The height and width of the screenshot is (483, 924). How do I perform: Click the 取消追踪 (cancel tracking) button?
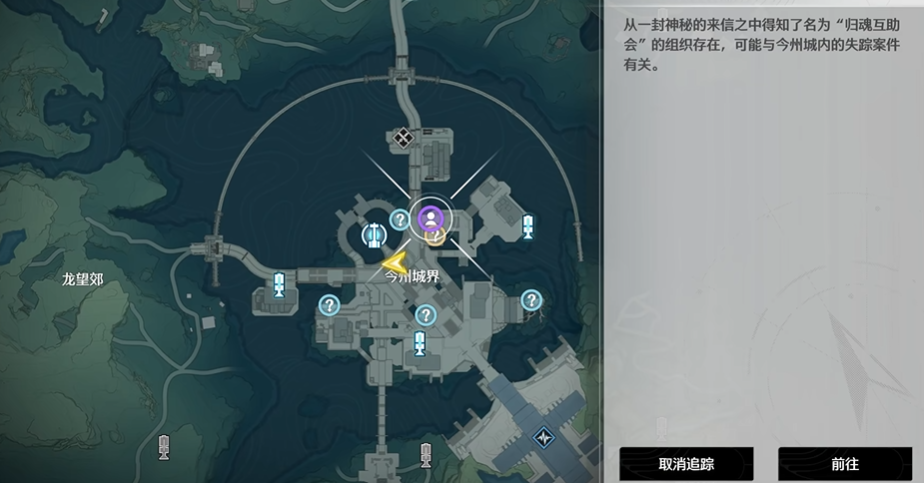coord(685,464)
